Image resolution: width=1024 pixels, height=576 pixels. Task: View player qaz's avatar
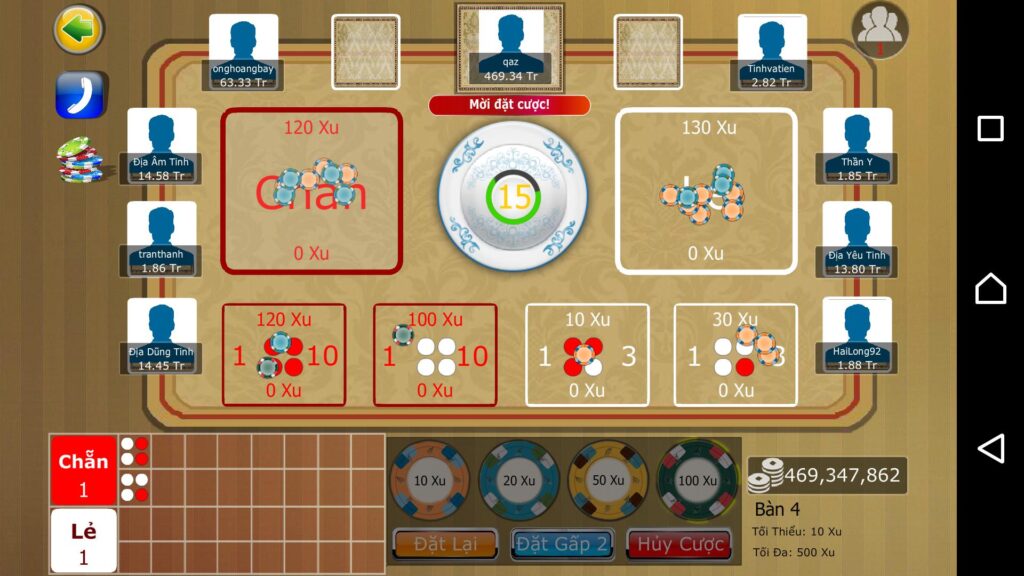click(510, 45)
